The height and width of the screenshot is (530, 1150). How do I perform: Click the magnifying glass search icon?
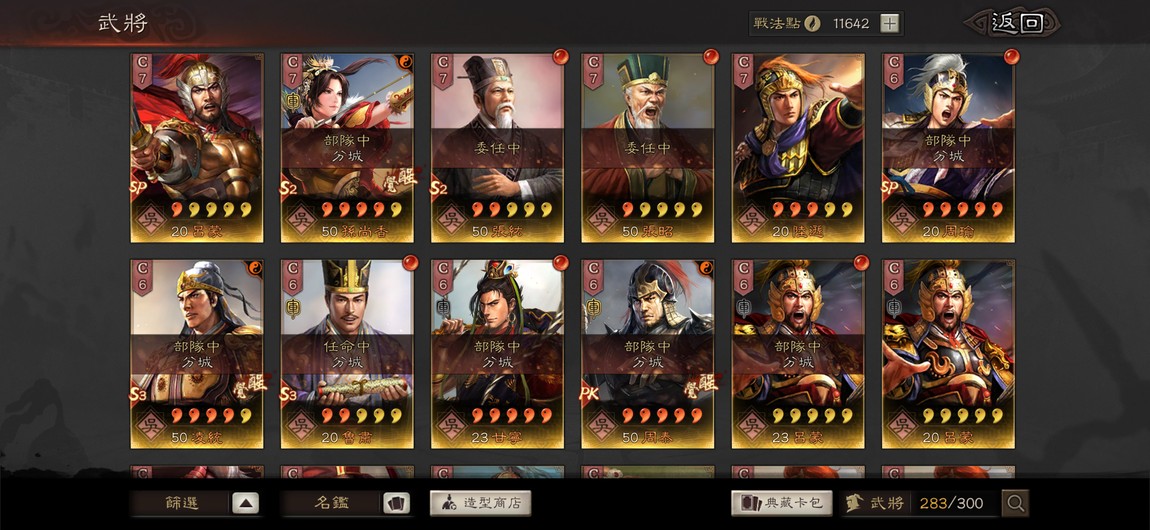(x=1015, y=503)
